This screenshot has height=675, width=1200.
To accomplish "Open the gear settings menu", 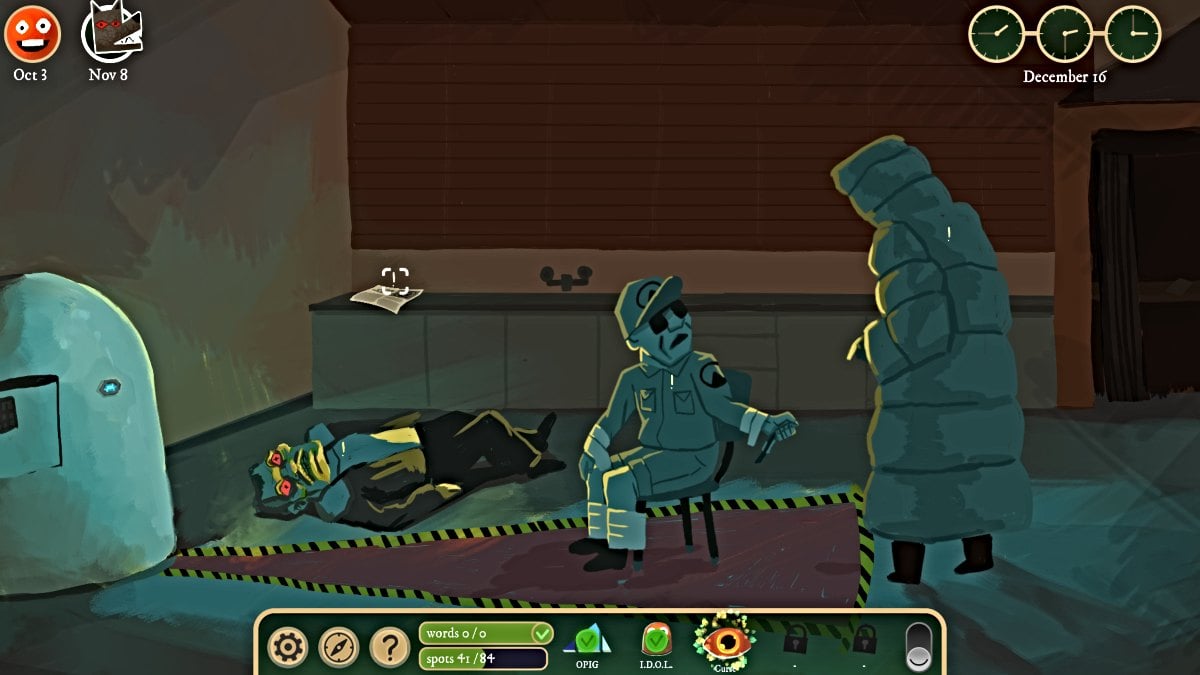I will point(288,647).
